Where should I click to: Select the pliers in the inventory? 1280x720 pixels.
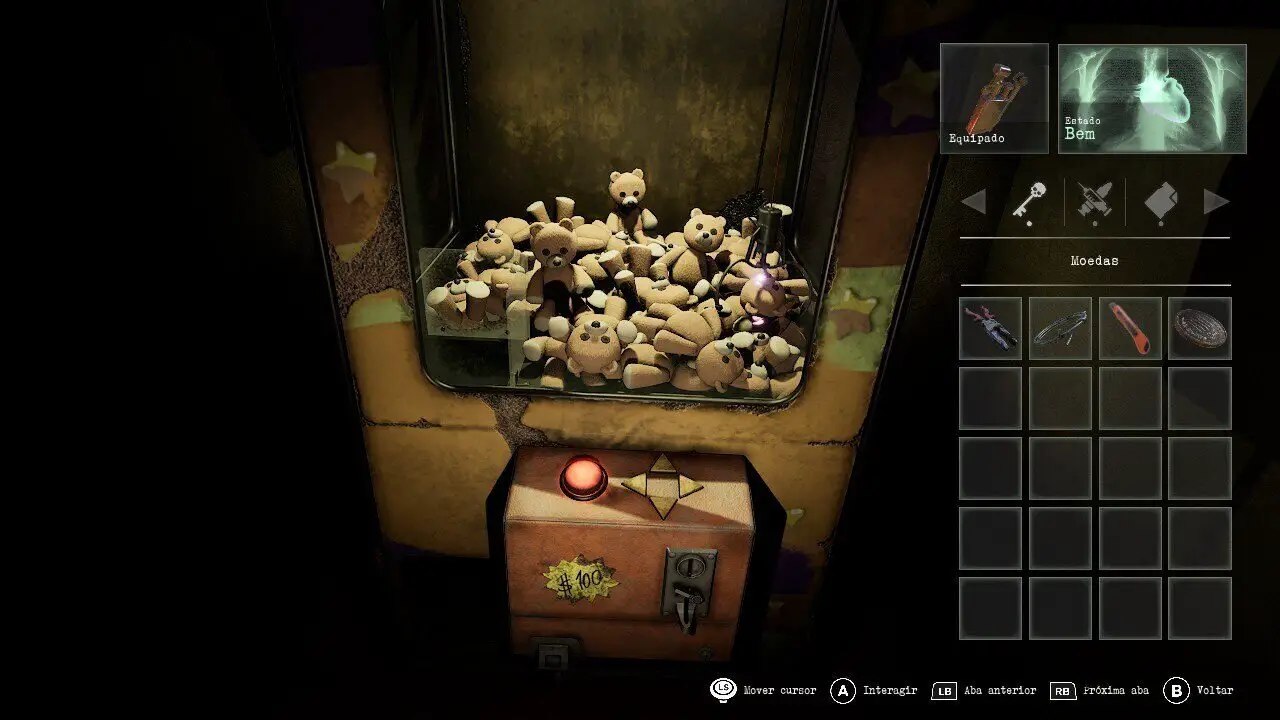pyautogui.click(x=990, y=328)
